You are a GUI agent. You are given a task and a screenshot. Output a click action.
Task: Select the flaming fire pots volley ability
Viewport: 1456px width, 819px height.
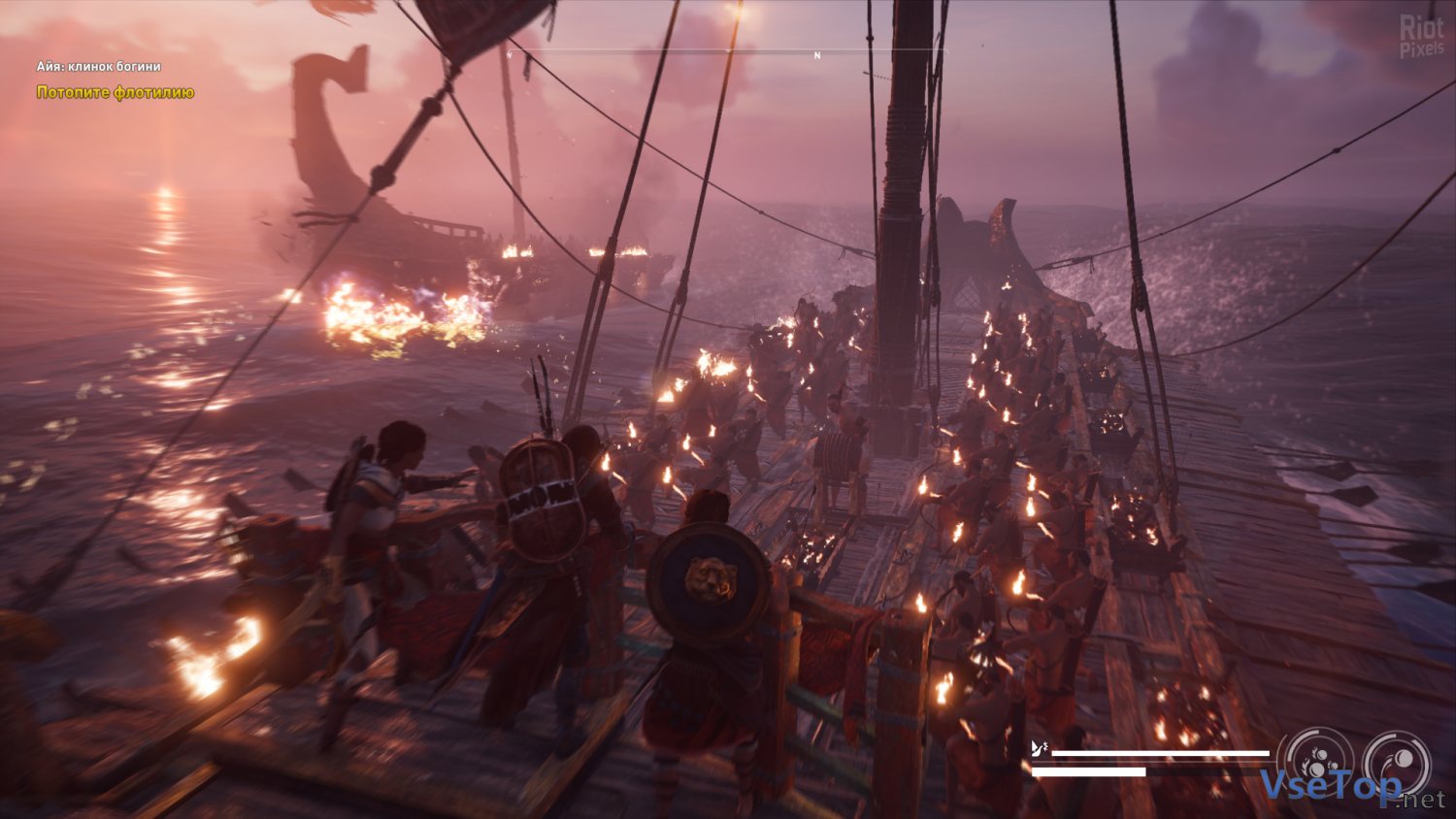pyautogui.click(x=1315, y=763)
